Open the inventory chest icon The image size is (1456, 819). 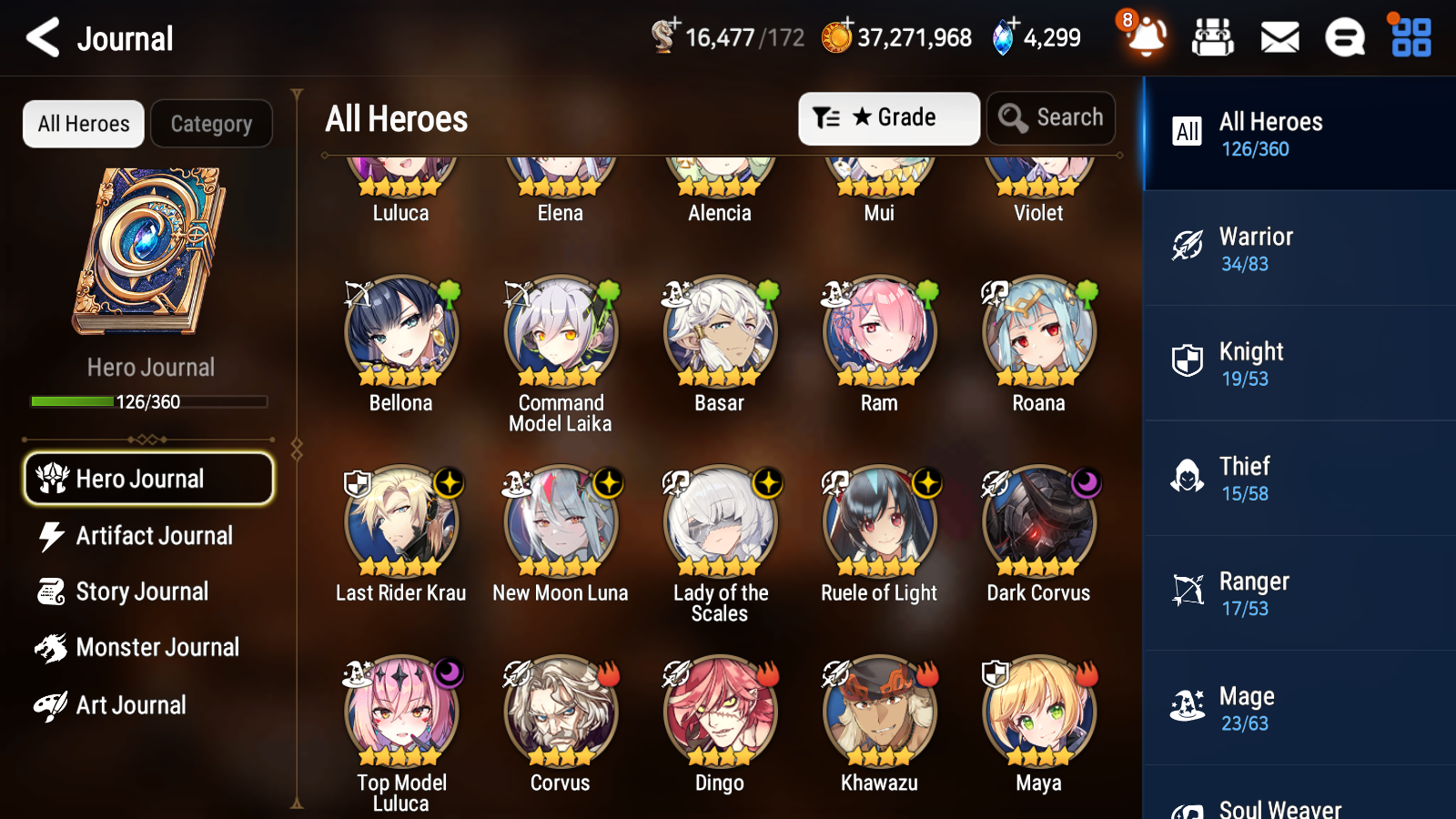tap(1213, 37)
